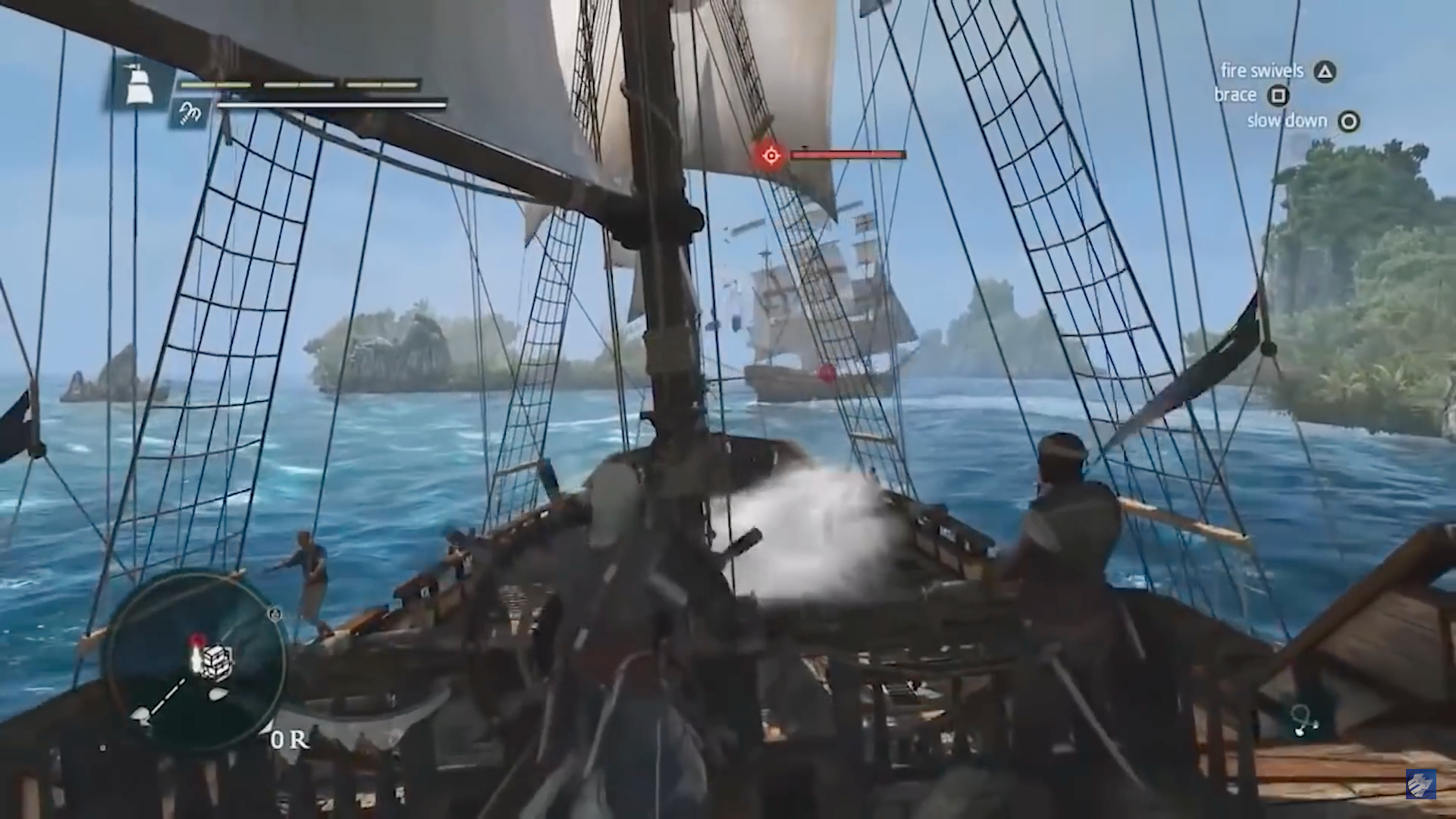
Task: Select the grappling hook icon
Action: tap(188, 113)
